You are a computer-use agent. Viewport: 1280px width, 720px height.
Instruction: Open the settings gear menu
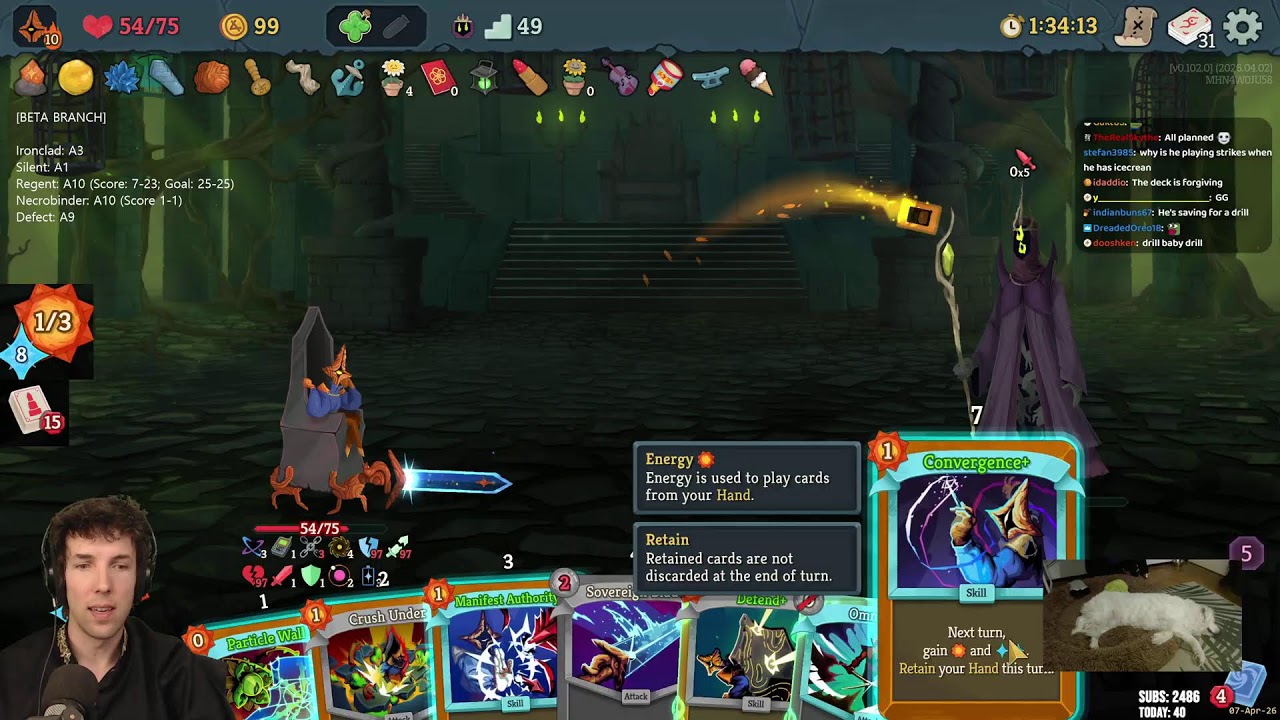(1243, 26)
